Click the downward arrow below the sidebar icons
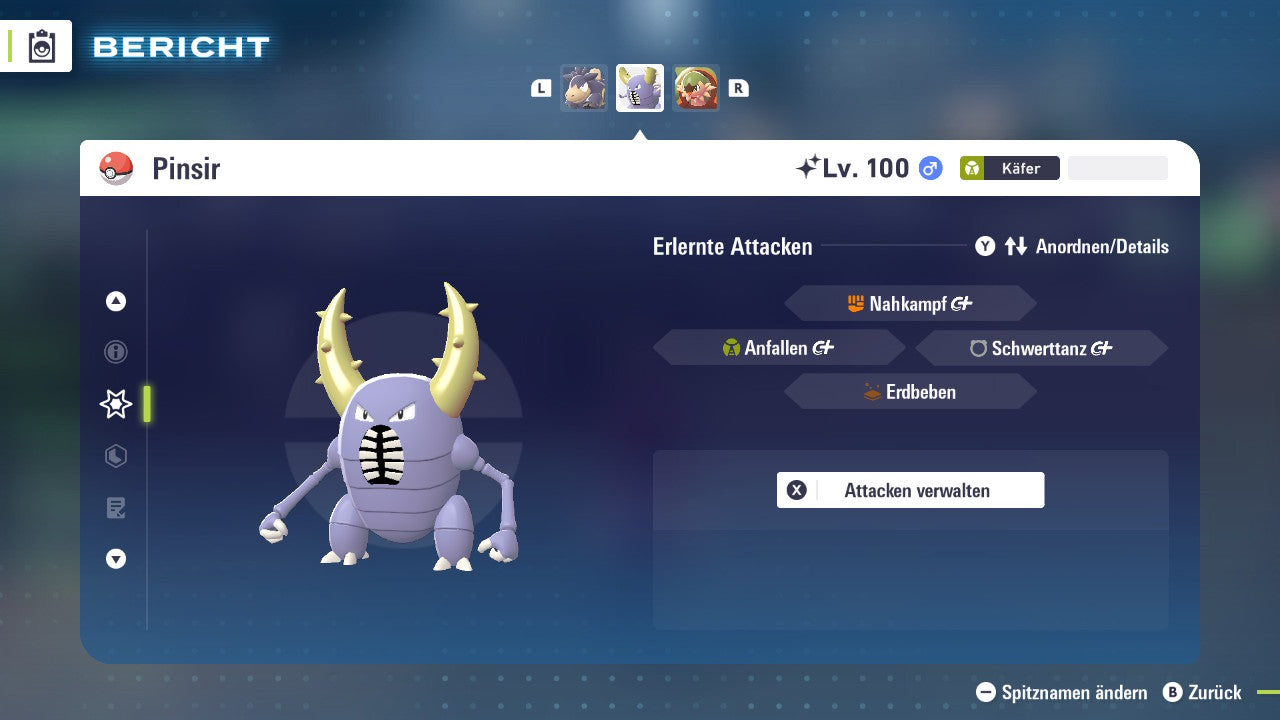This screenshot has height=720, width=1280. (x=115, y=559)
